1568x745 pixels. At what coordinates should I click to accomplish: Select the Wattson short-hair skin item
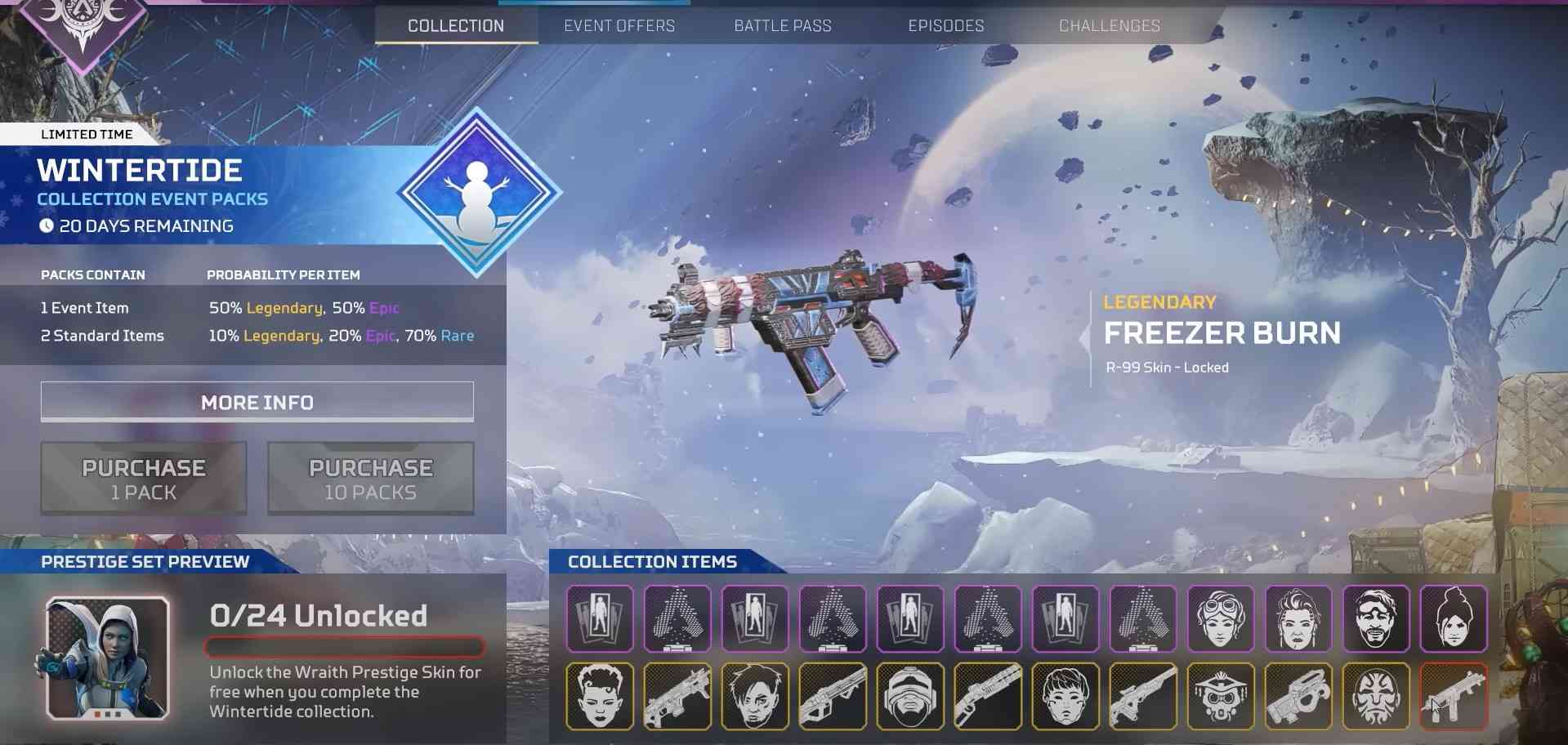(1065, 696)
